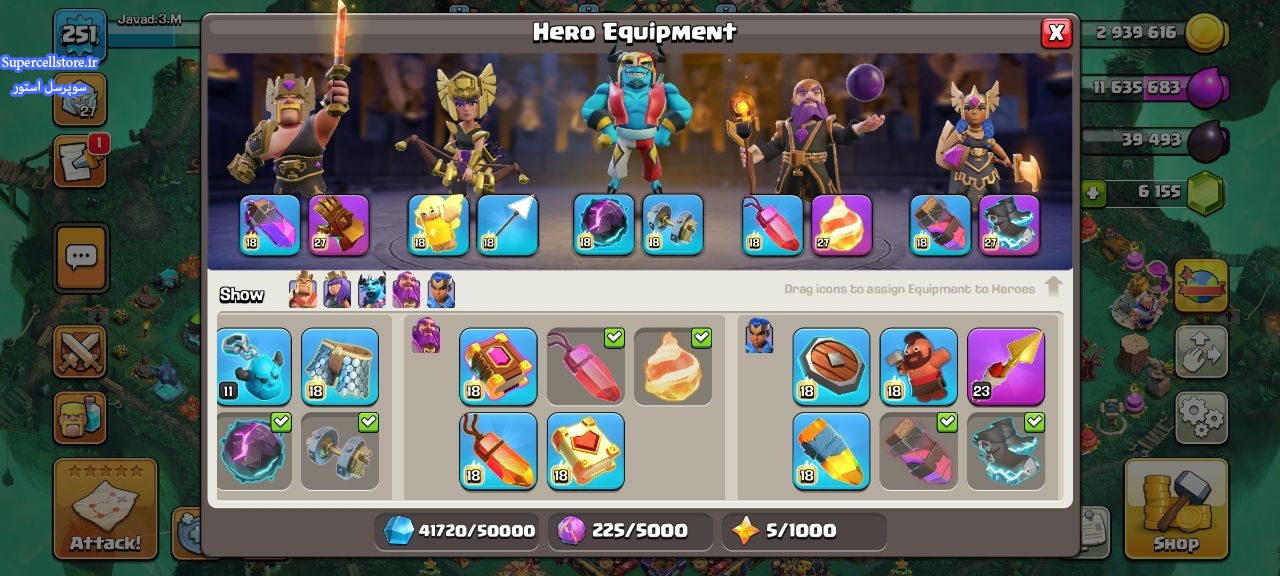The width and height of the screenshot is (1280, 576).
Task: Show Grand Warden equipment filter
Action: 406,291
